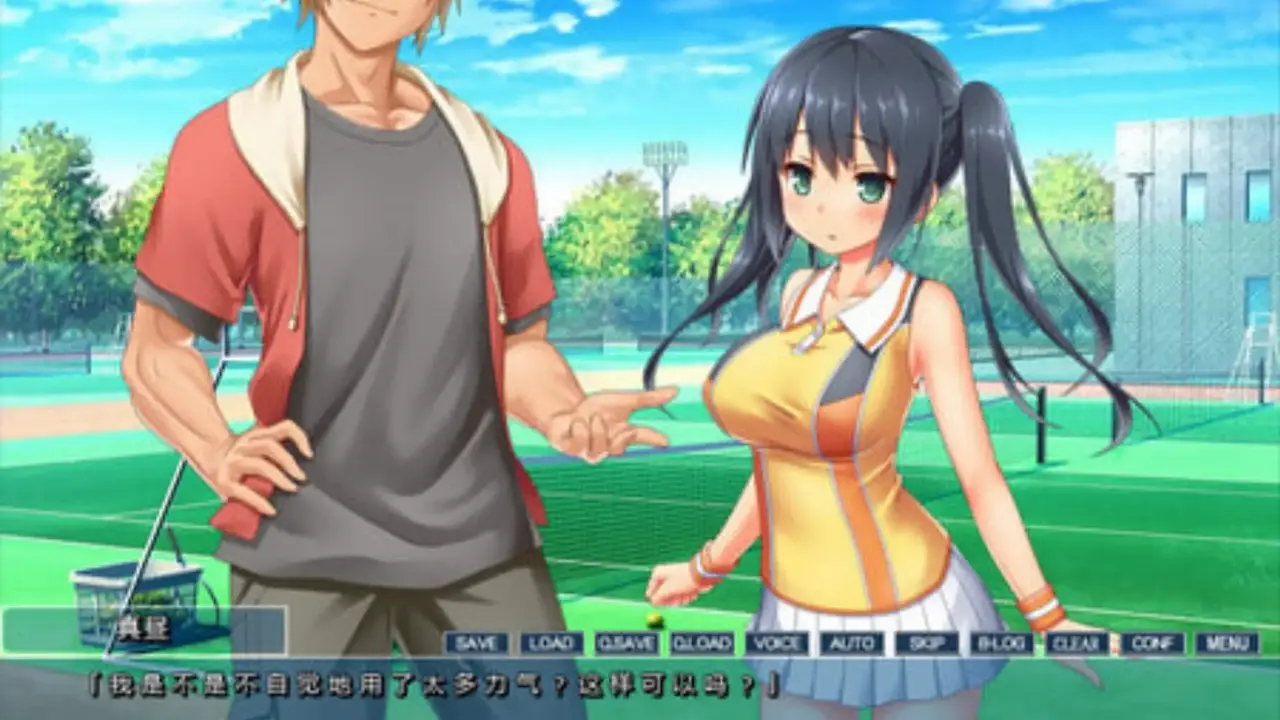Open the MENU button
Screen dimensions: 1280x720
click(1227, 643)
